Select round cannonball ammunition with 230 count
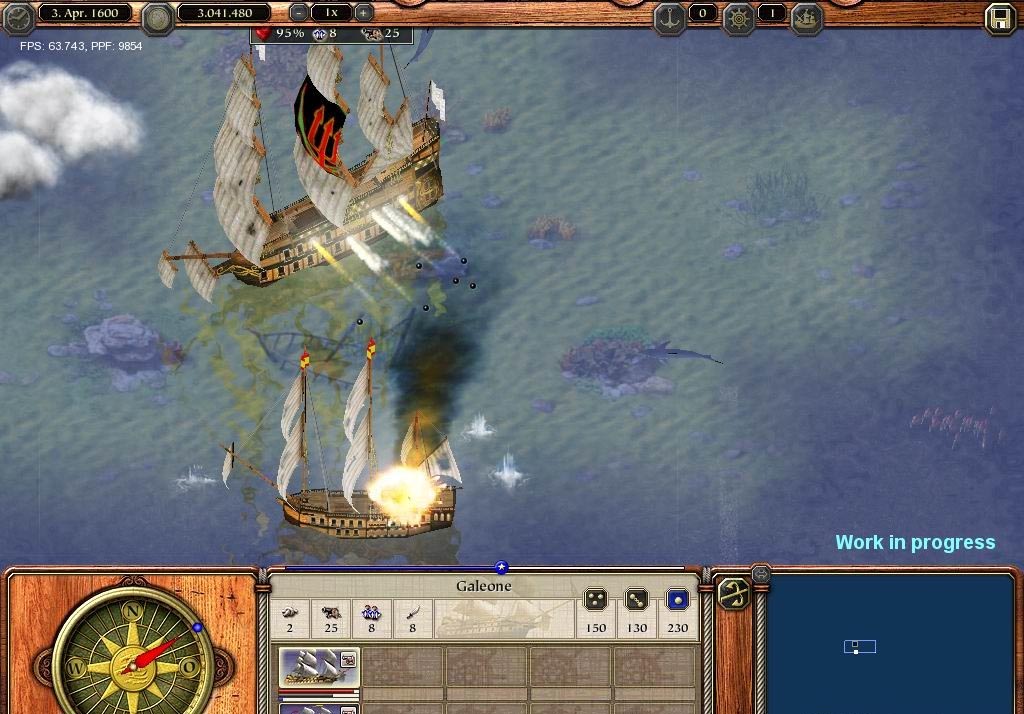 [x=678, y=600]
